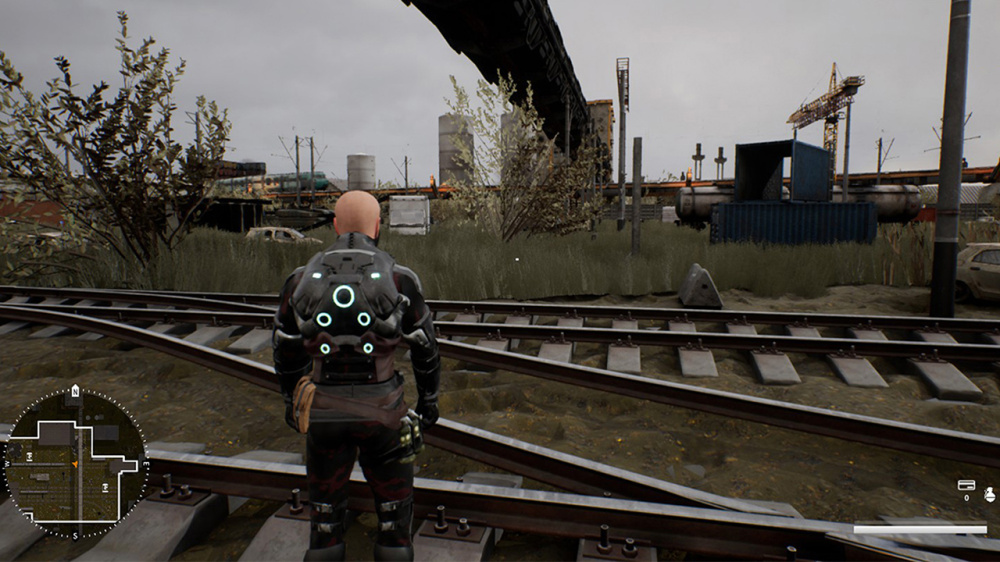This screenshot has width=1000, height=562.
Task: Click the orange player arrow on the minimap
Action: coord(75,465)
